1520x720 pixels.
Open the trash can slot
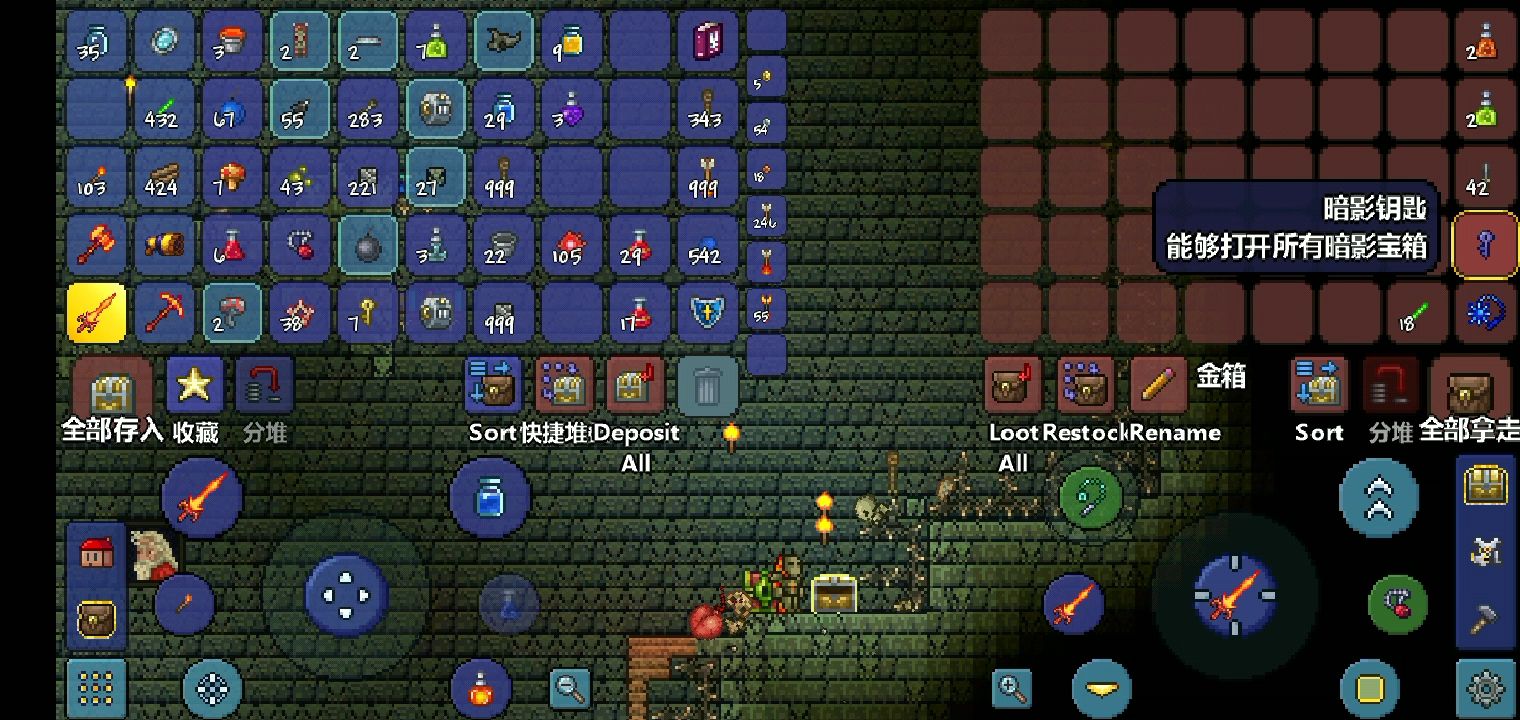click(x=707, y=385)
